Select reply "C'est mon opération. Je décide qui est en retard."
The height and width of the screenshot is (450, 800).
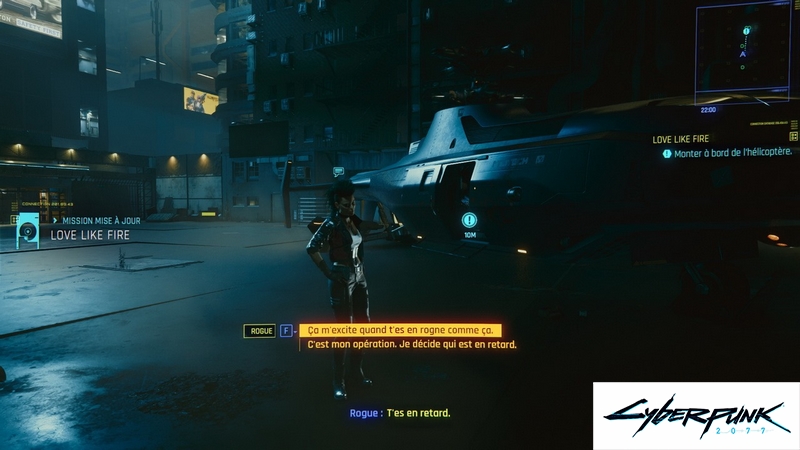412,345
